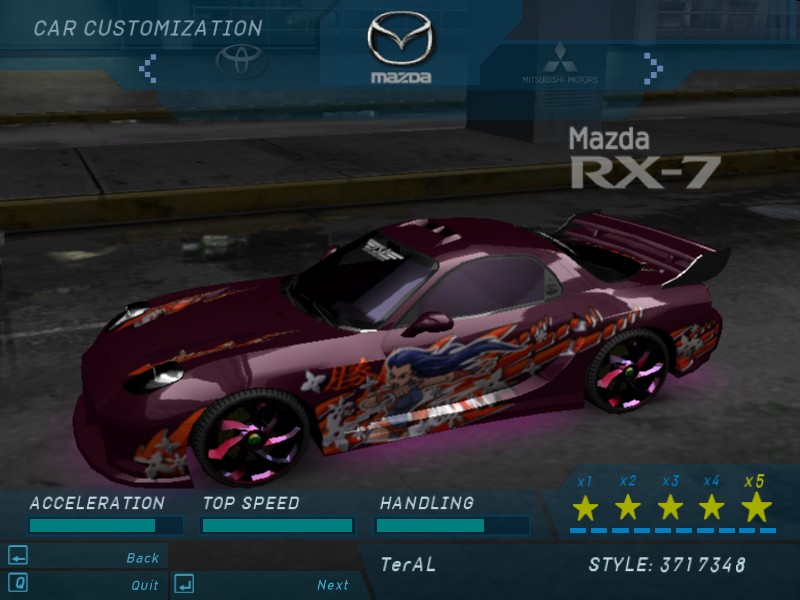Go Back to the previous screen
The height and width of the screenshot is (600, 800).
142,558
